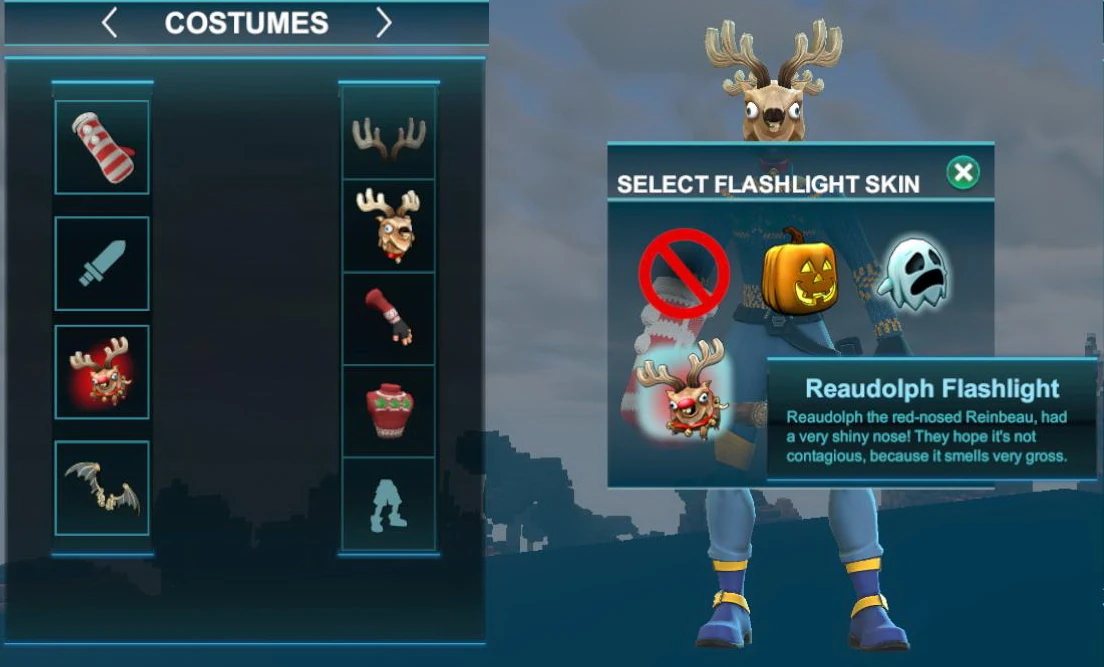Select the reindeer head mask slot

389,226
